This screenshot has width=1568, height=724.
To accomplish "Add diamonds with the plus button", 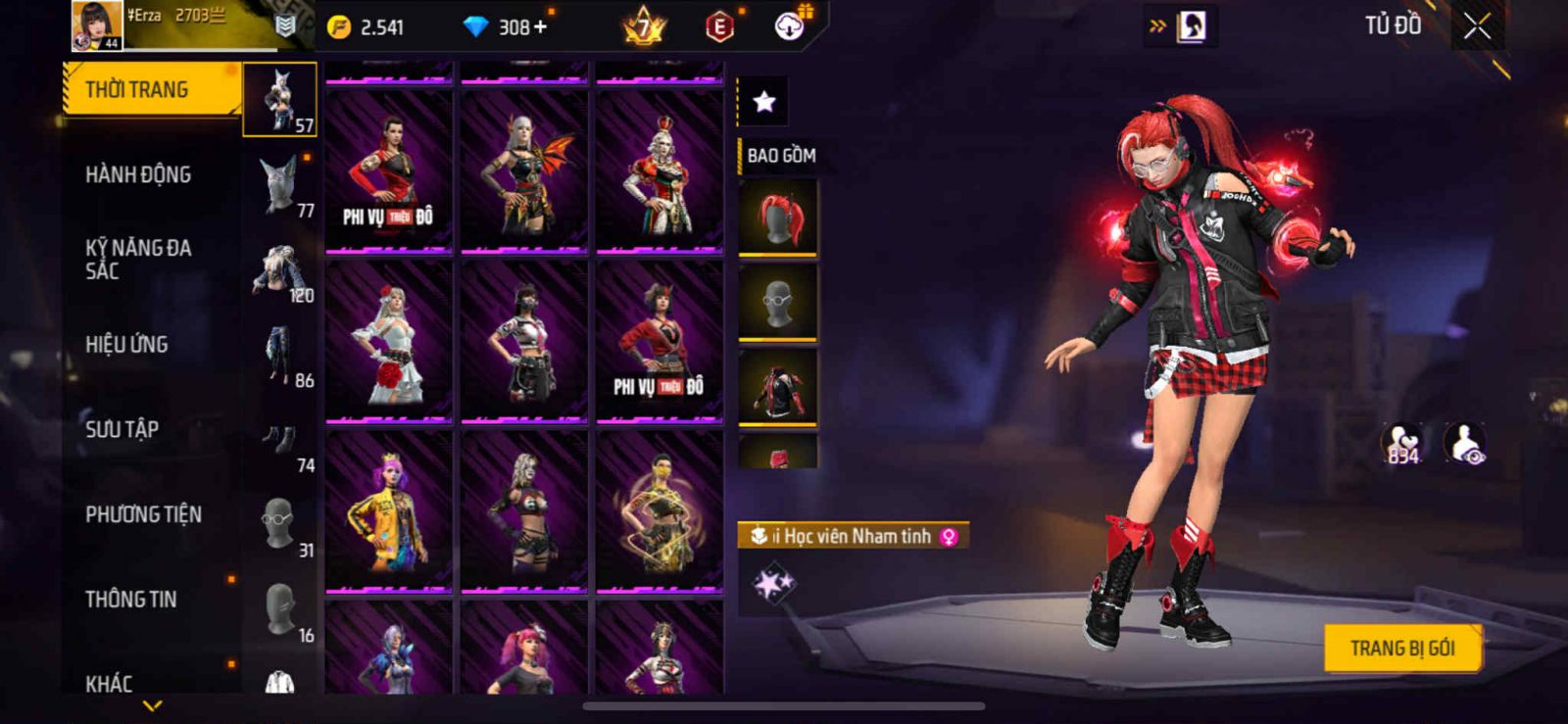I will [540, 26].
